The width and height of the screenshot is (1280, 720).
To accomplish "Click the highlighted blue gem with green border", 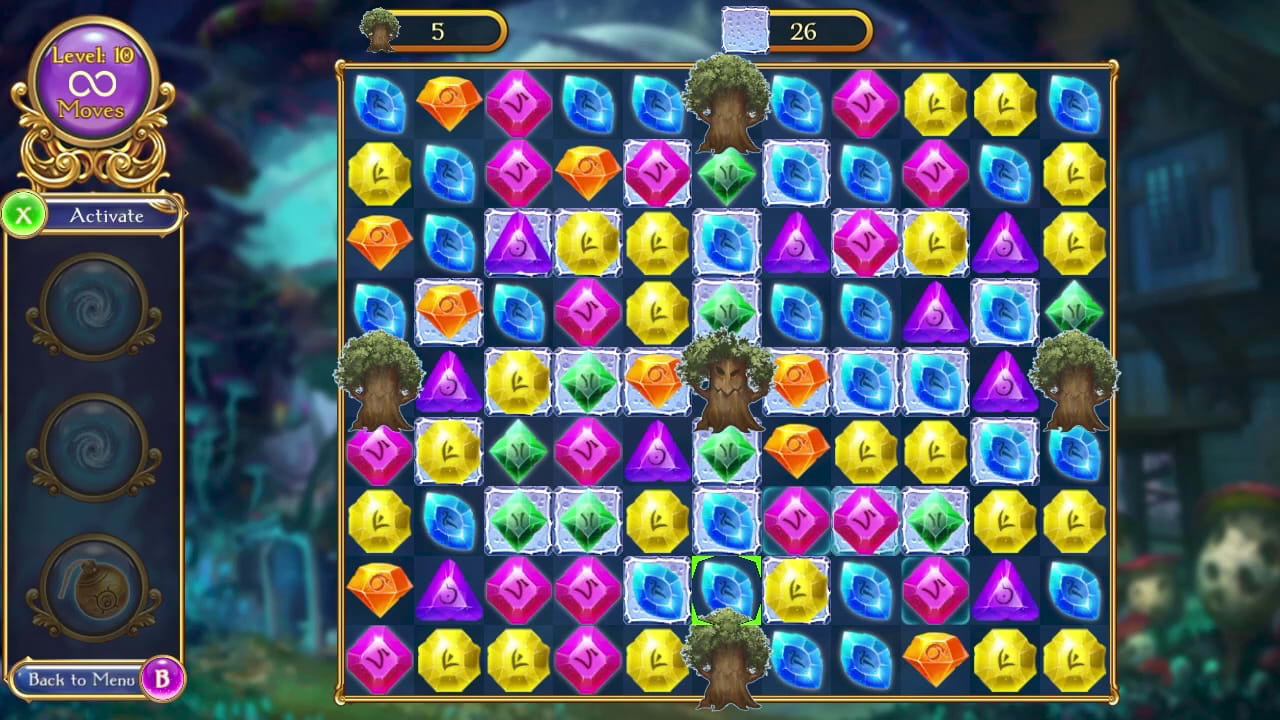I will pos(727,590).
